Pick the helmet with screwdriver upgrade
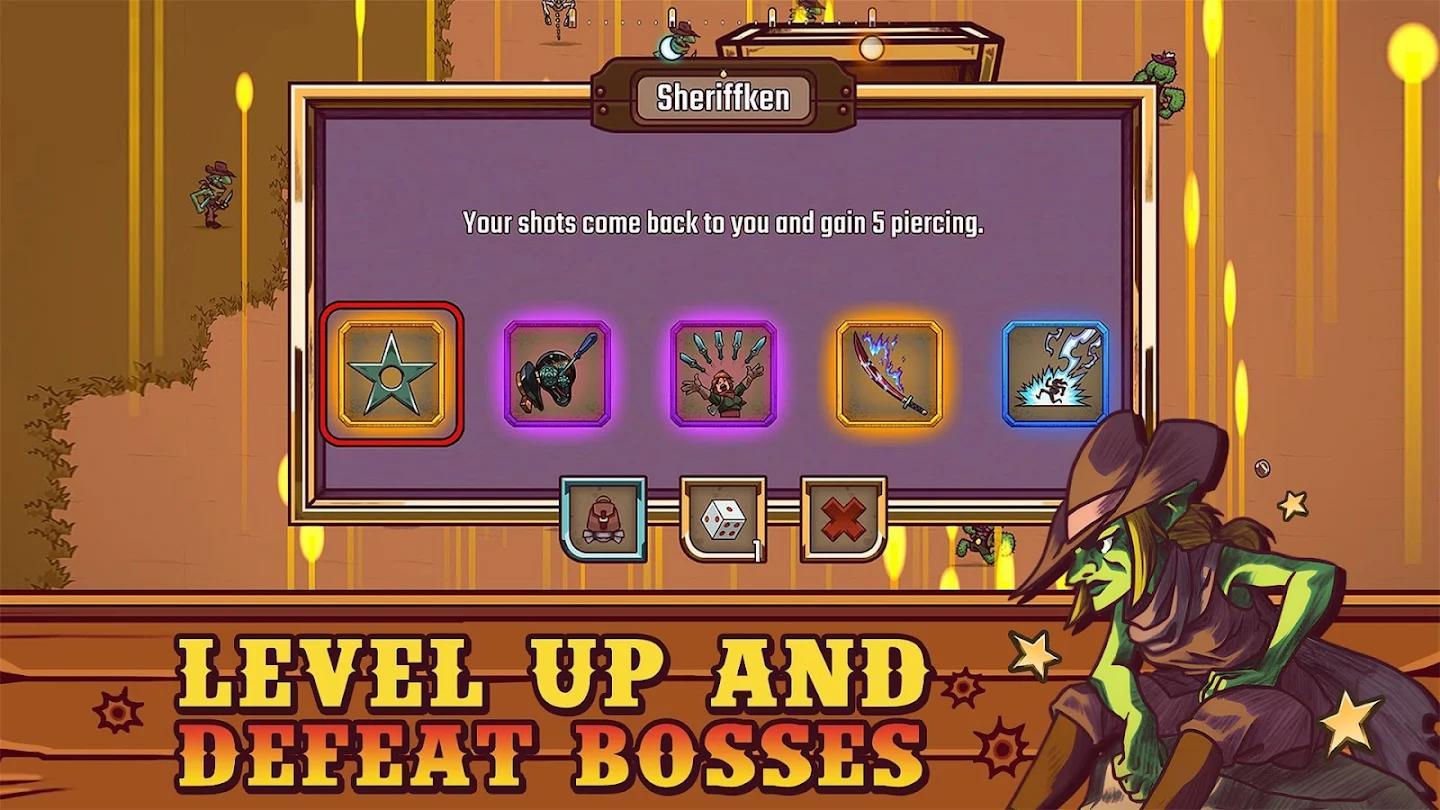The image size is (1440, 810). 557,374
